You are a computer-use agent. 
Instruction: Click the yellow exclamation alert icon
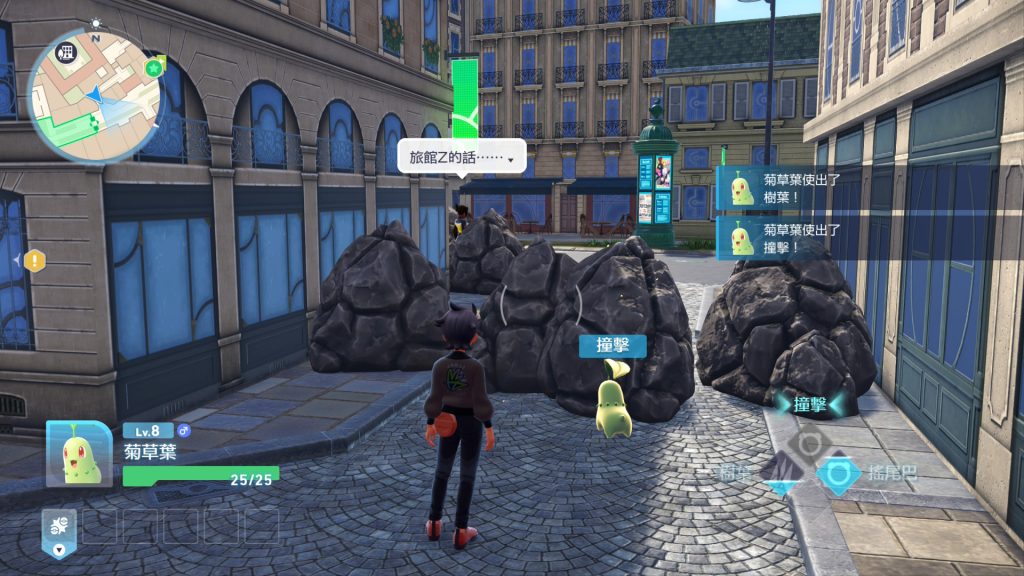[35, 261]
